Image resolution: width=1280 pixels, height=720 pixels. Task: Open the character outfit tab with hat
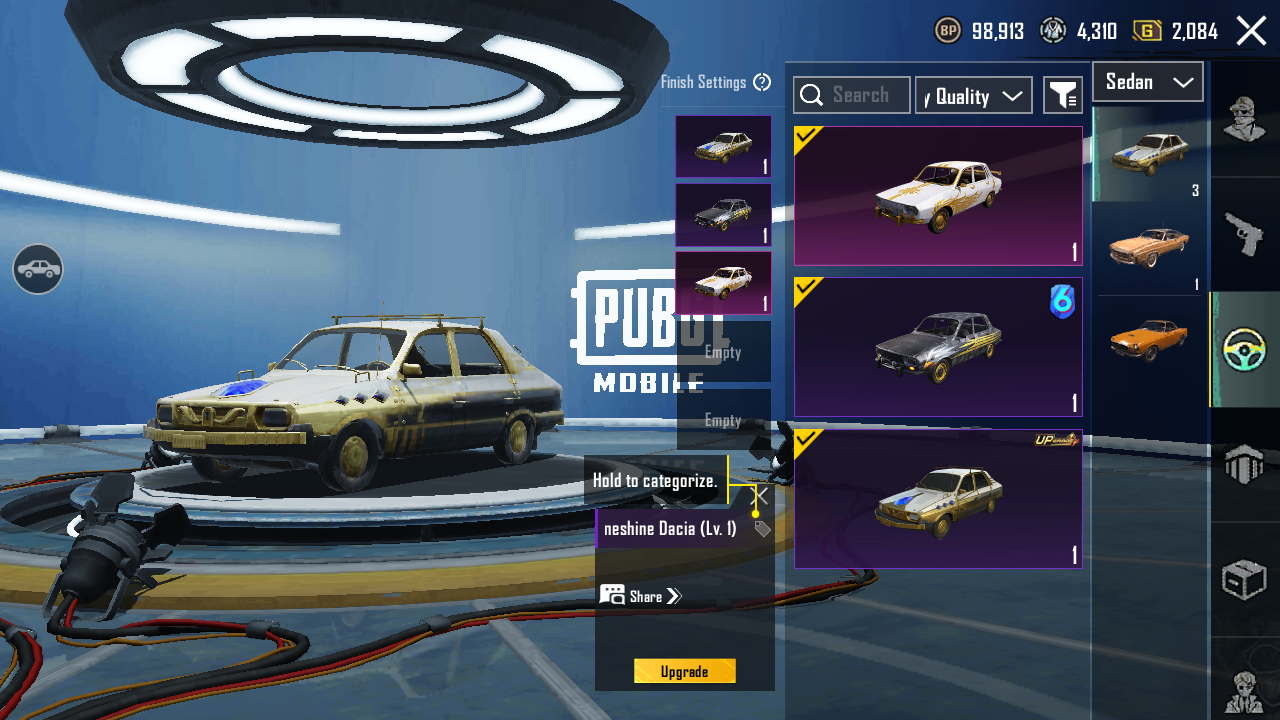(x=1245, y=120)
